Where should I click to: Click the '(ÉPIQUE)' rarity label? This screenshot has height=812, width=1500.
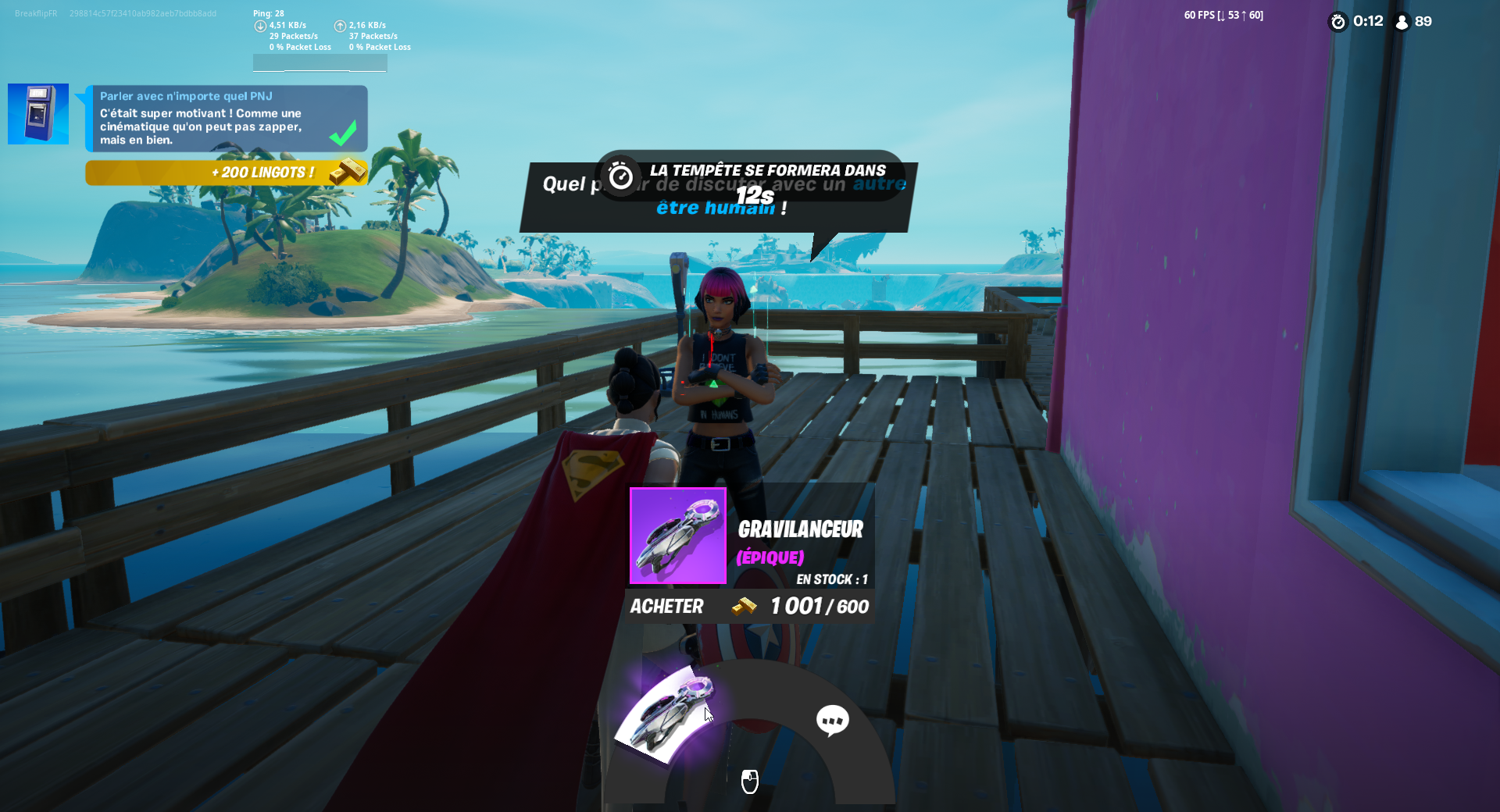click(x=770, y=557)
